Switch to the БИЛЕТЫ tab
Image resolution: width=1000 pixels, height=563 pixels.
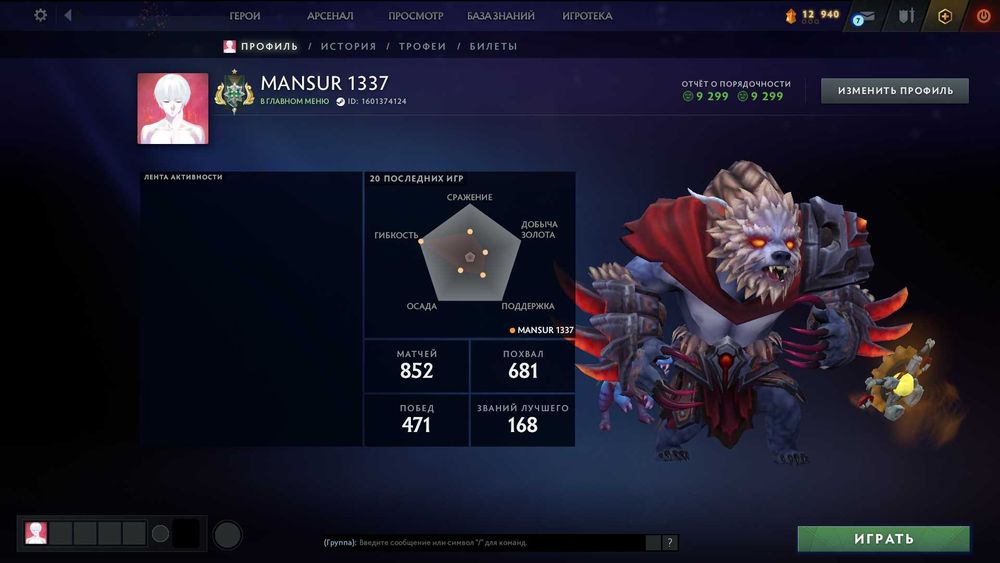[493, 46]
